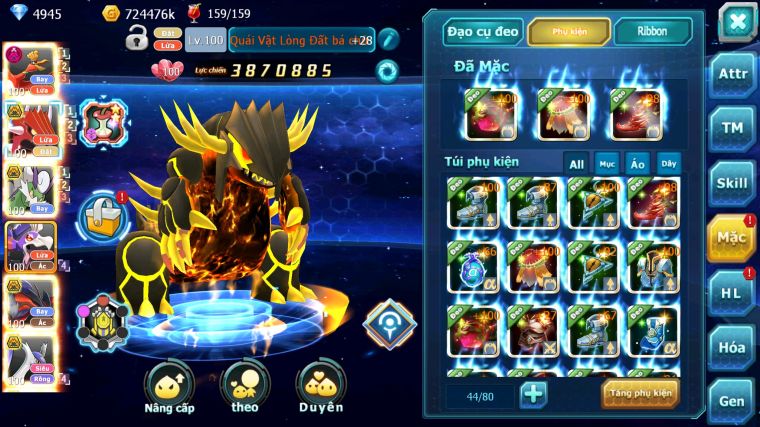
Task: Toggle the padlock icon beside the level
Action: [x=136, y=40]
